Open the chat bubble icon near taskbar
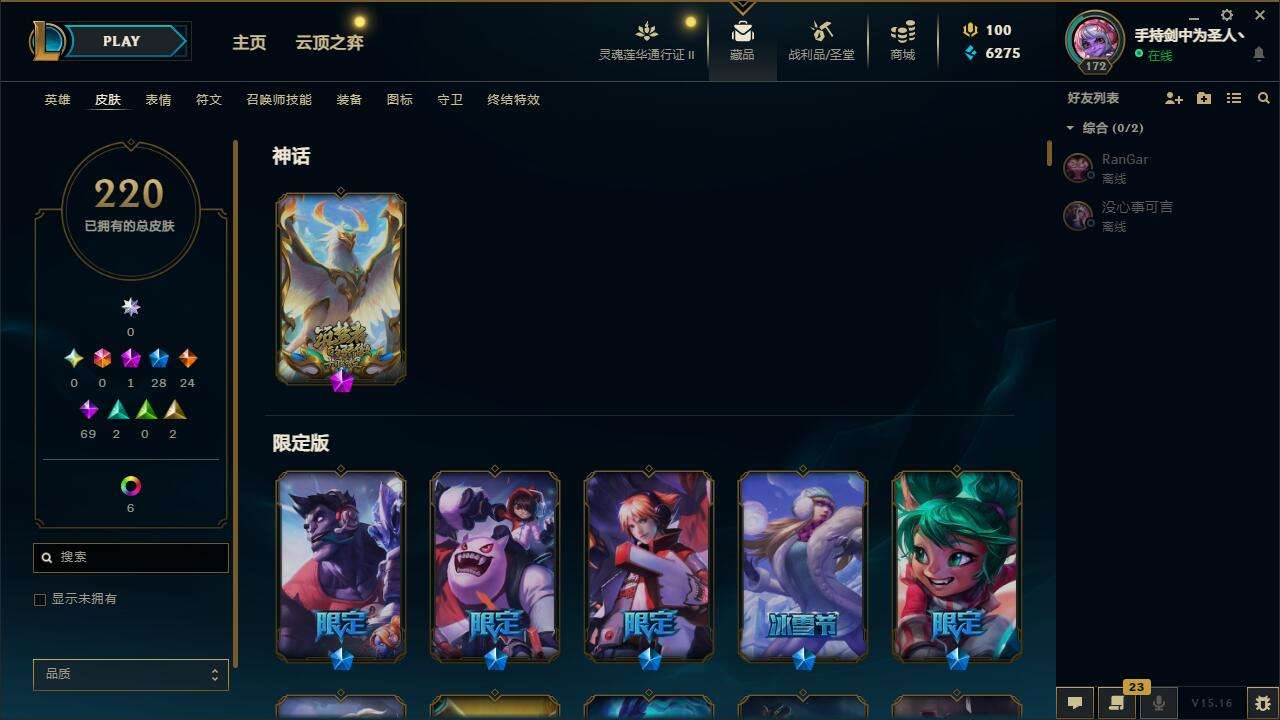The image size is (1280, 720). click(x=1075, y=702)
